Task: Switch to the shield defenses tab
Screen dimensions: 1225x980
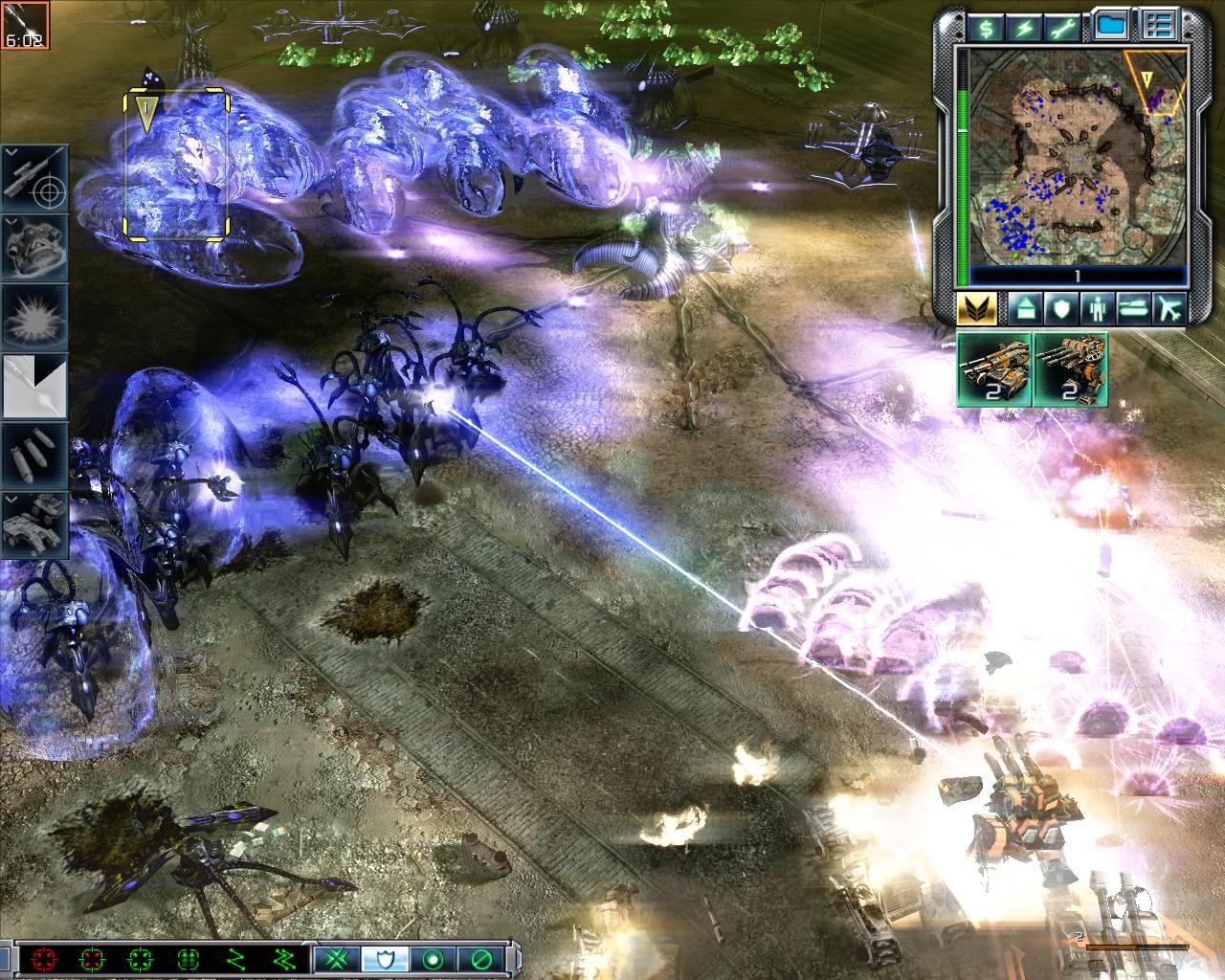Action: point(1059,308)
